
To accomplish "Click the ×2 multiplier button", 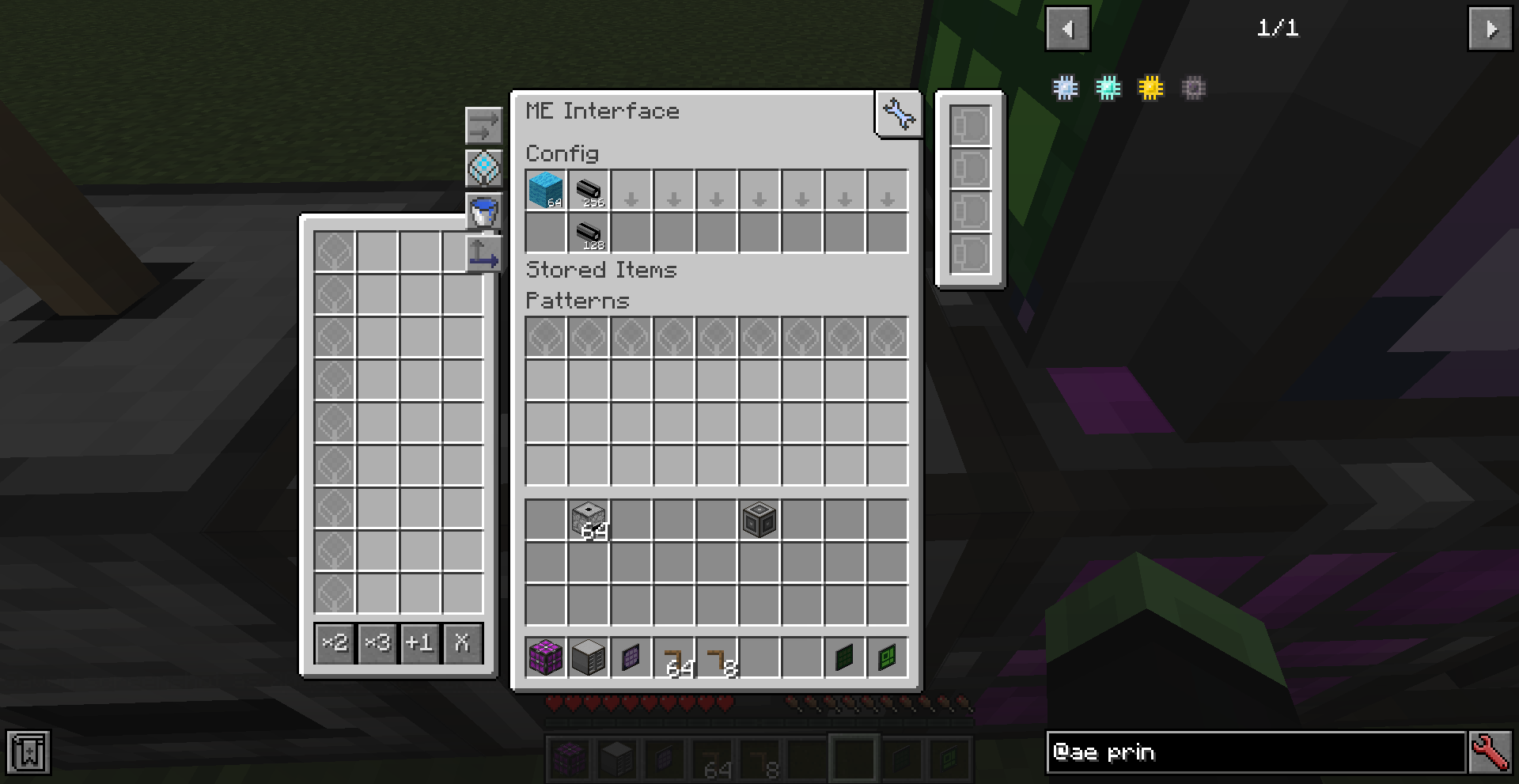I will coord(335,643).
